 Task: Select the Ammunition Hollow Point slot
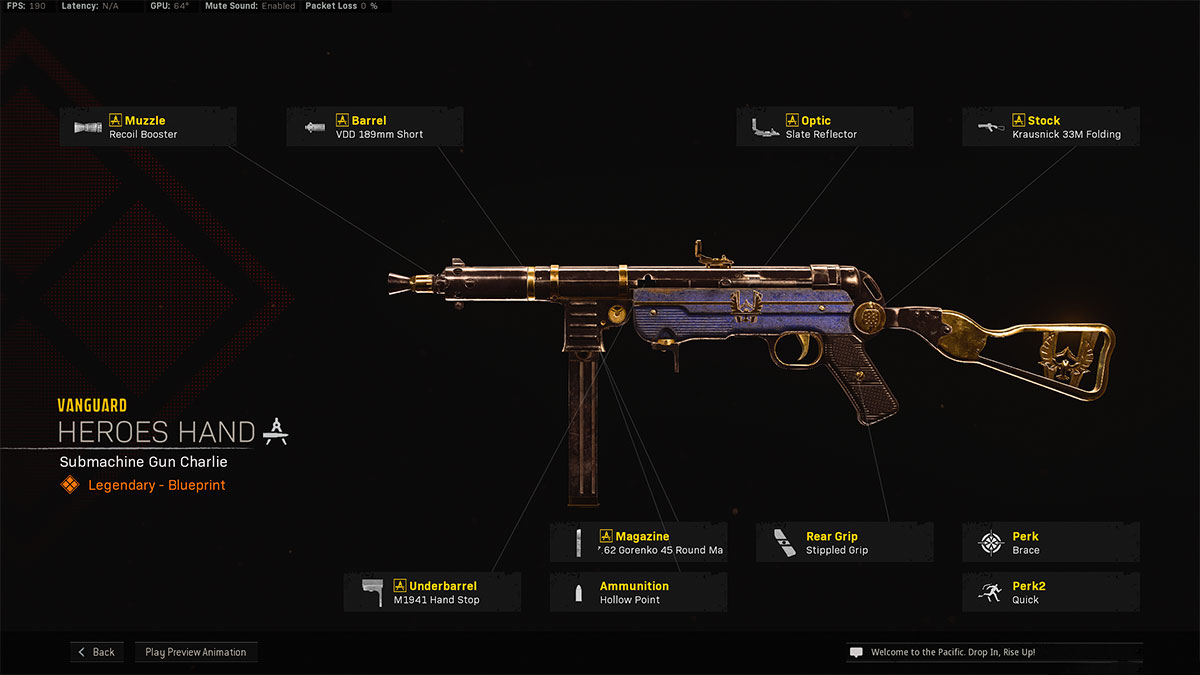(638, 592)
